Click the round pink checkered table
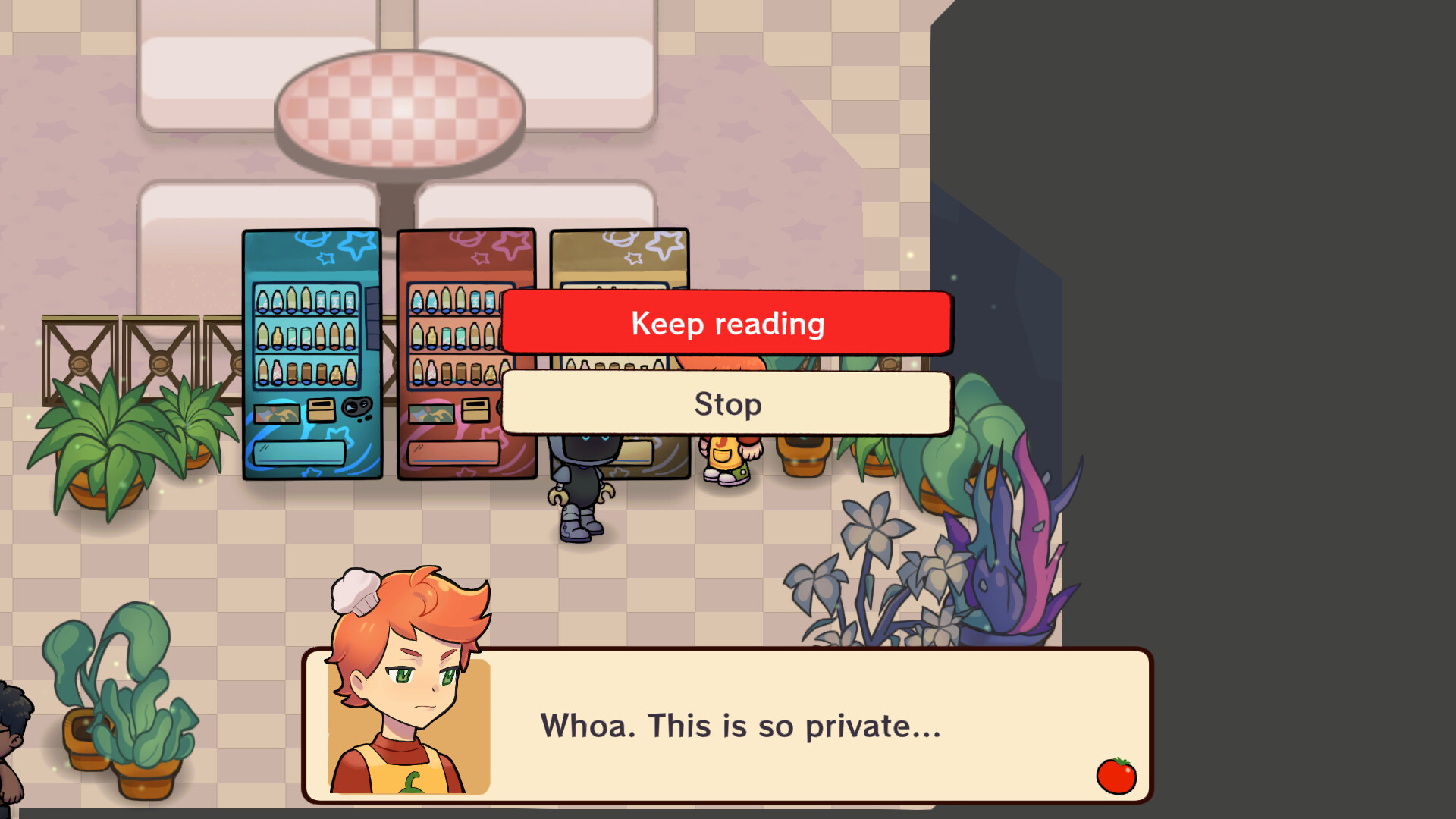The height and width of the screenshot is (819, 1456). (400, 110)
